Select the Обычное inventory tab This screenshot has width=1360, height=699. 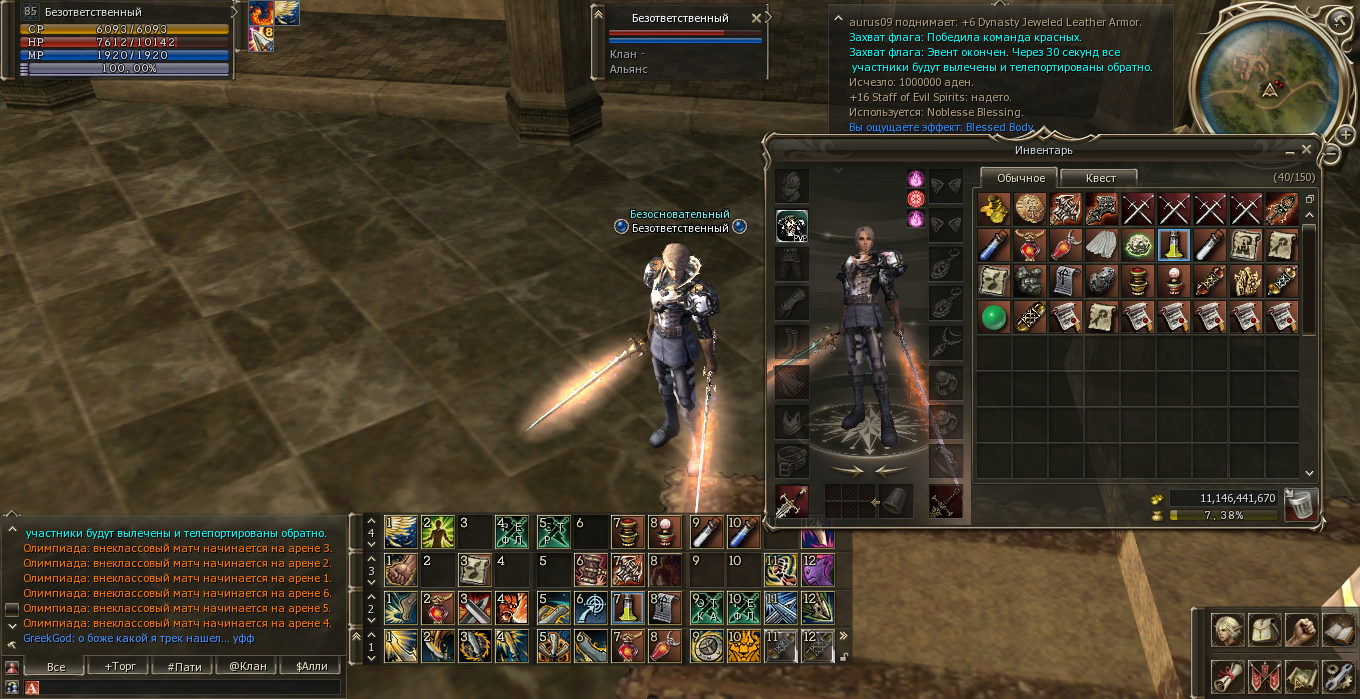[x=1019, y=178]
